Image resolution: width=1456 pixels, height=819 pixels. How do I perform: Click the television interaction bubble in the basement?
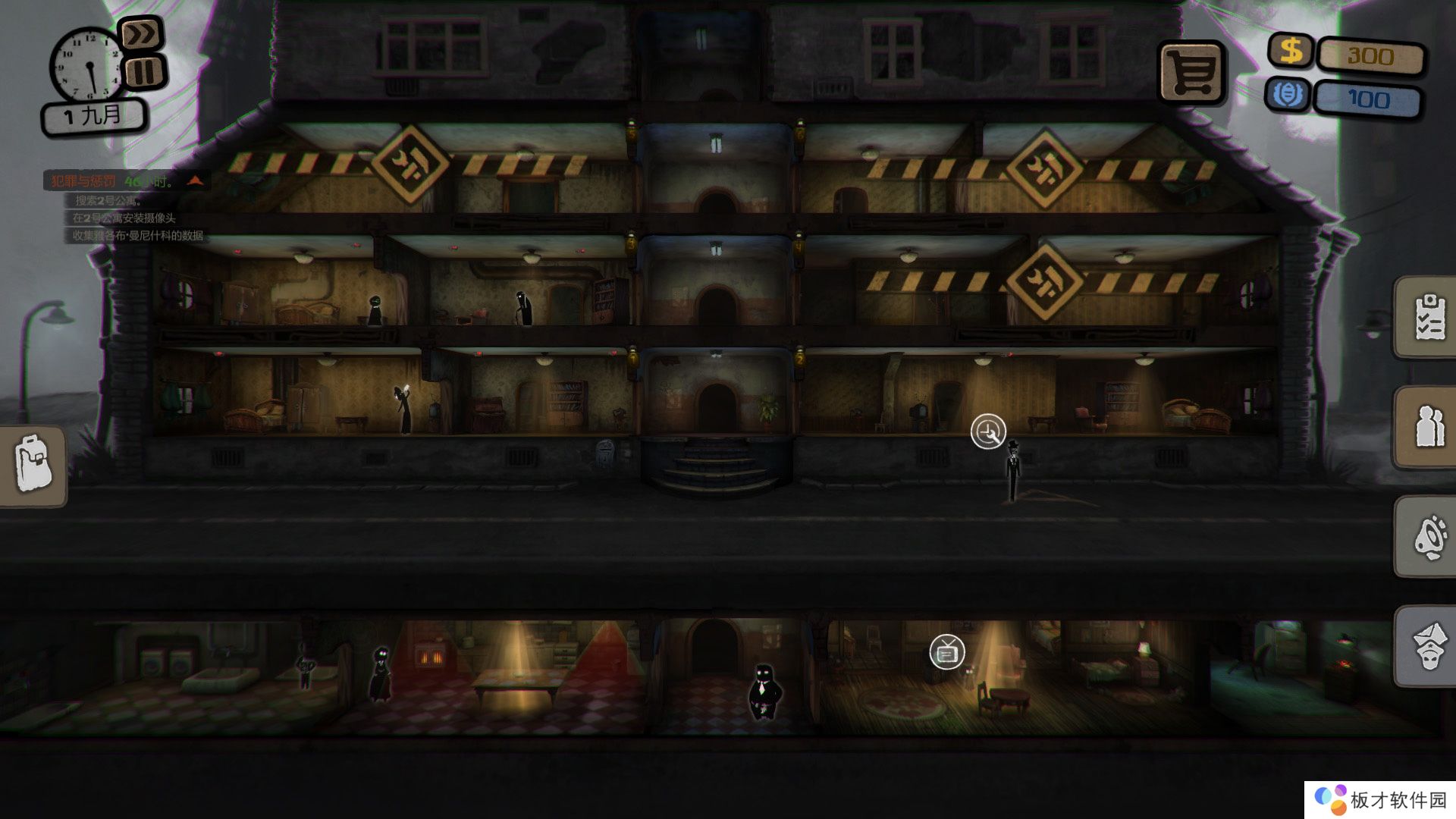(x=947, y=651)
